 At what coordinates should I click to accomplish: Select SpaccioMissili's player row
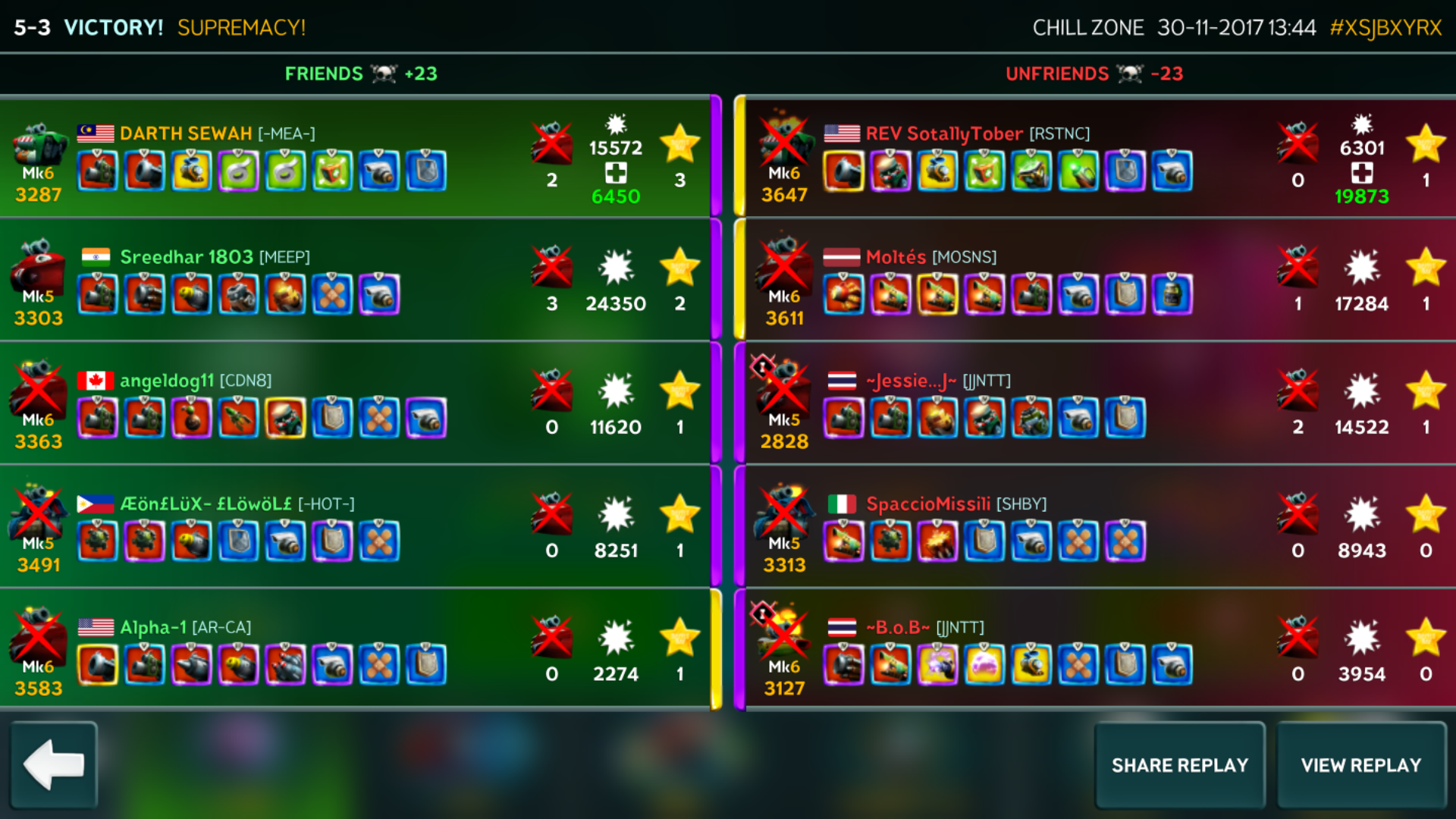(1100, 528)
